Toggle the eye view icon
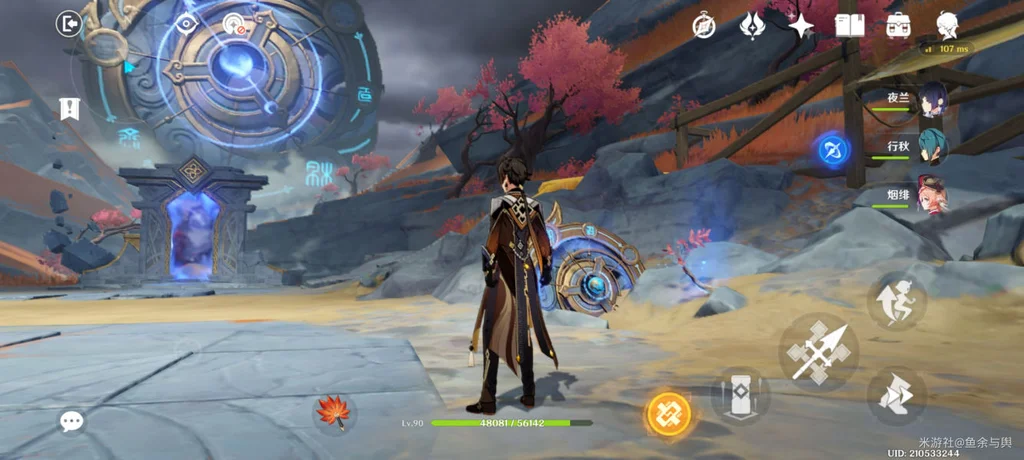Image resolution: width=1024 pixels, height=460 pixels. [x=186, y=25]
